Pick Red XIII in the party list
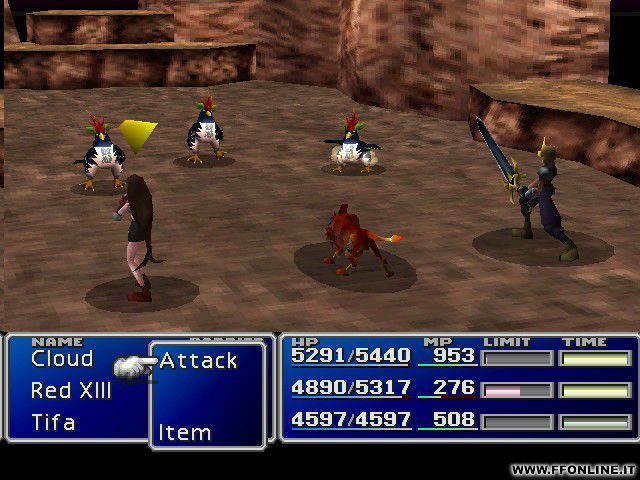This screenshot has width=640, height=480. click(71, 391)
